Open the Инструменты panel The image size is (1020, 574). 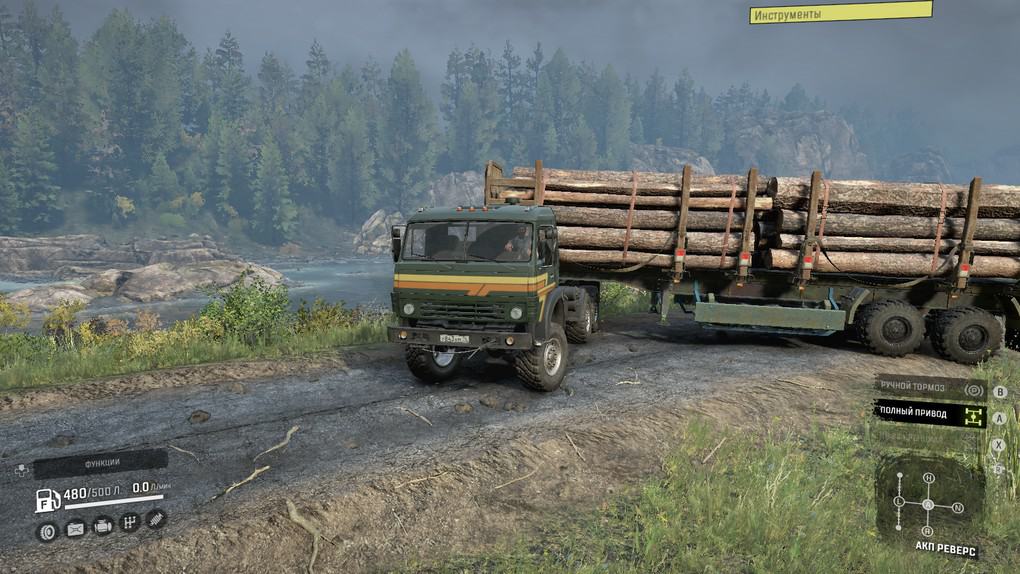[x=840, y=13]
